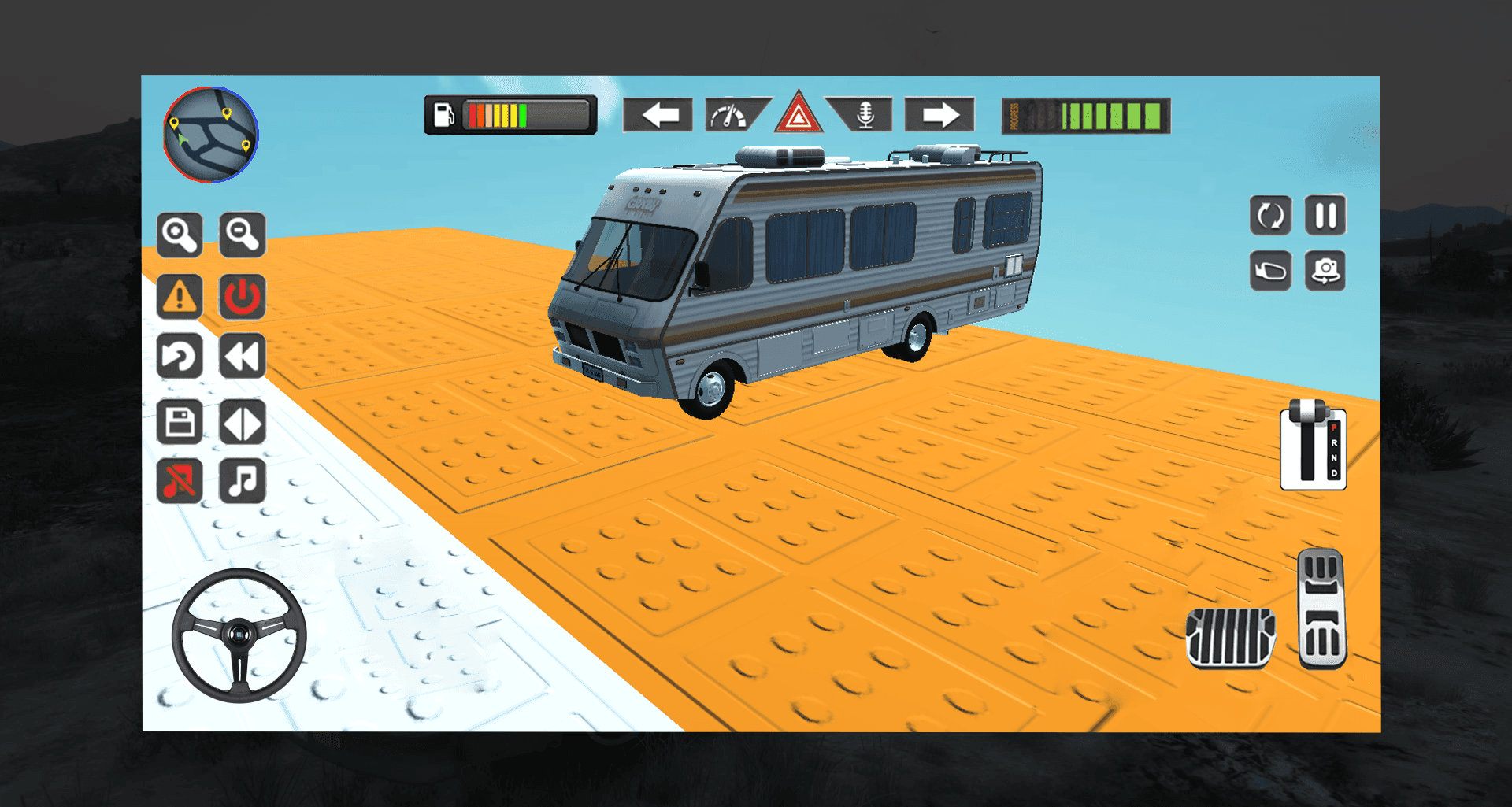Image resolution: width=1512 pixels, height=807 pixels.
Task: Open the speedometer gauge icon
Action: pos(728,115)
